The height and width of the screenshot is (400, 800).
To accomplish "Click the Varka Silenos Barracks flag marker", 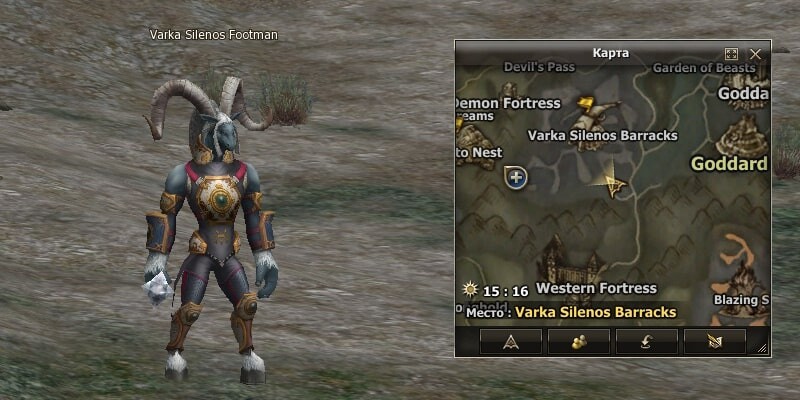I will click(x=596, y=109).
